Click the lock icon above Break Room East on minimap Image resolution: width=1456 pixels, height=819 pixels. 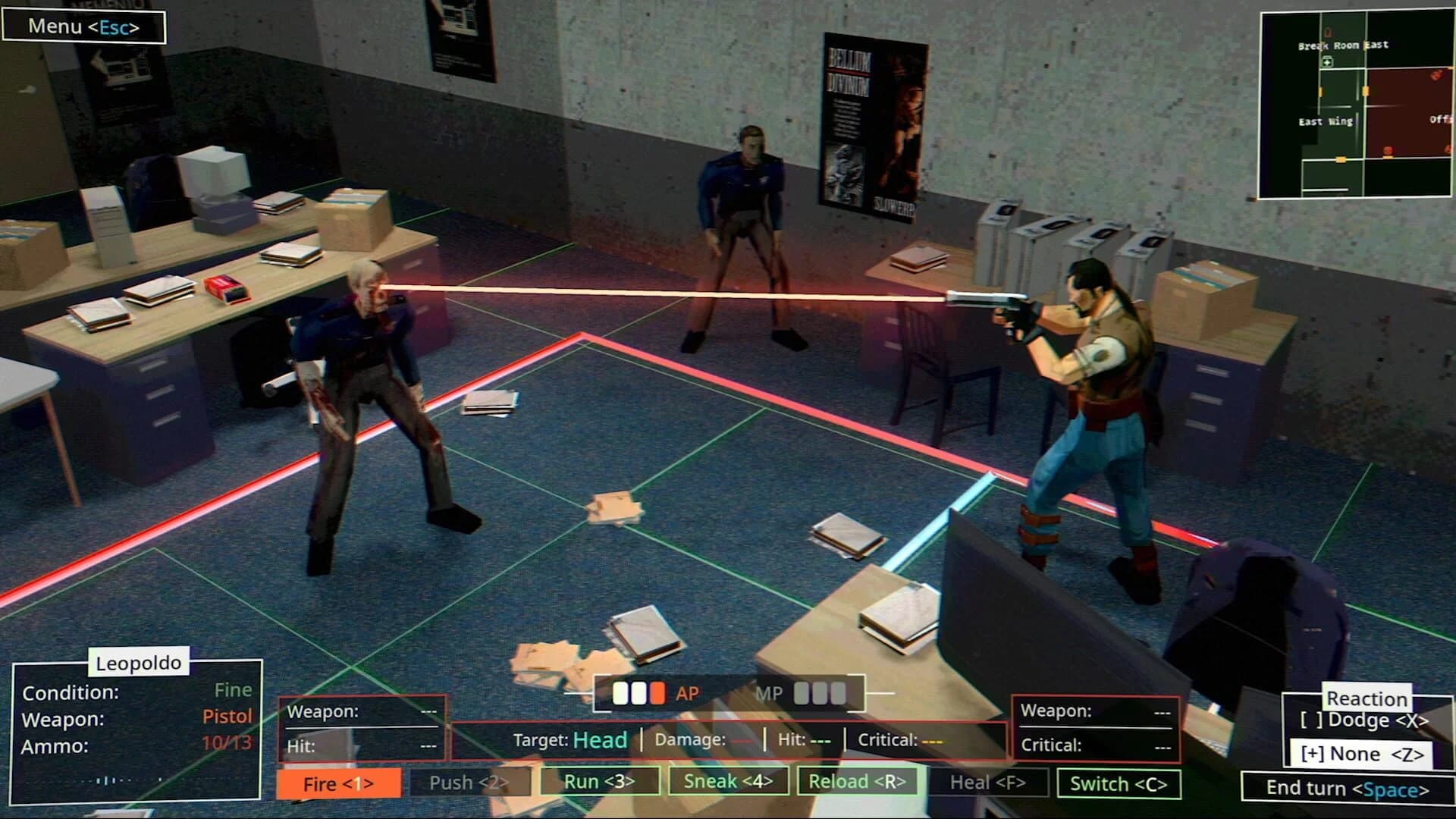[x=1328, y=33]
